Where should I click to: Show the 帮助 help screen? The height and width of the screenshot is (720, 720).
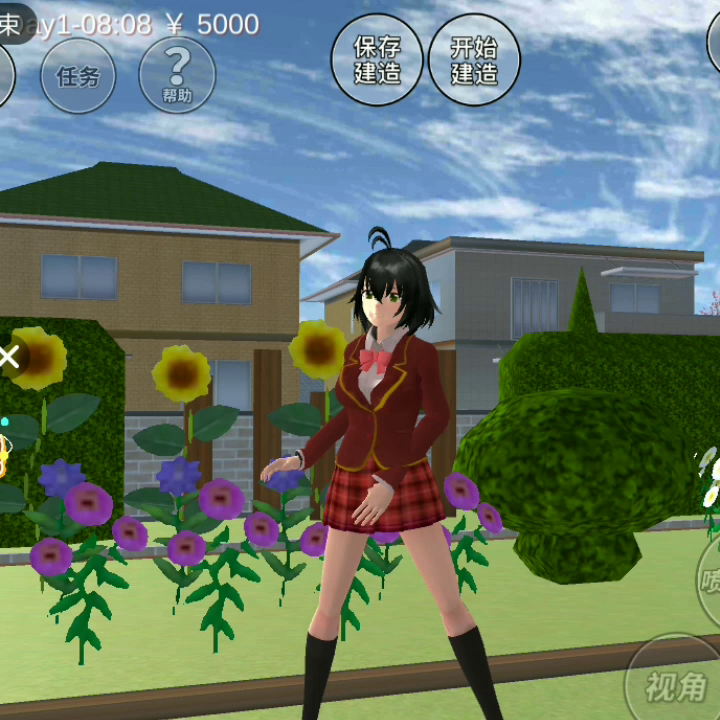(x=177, y=76)
